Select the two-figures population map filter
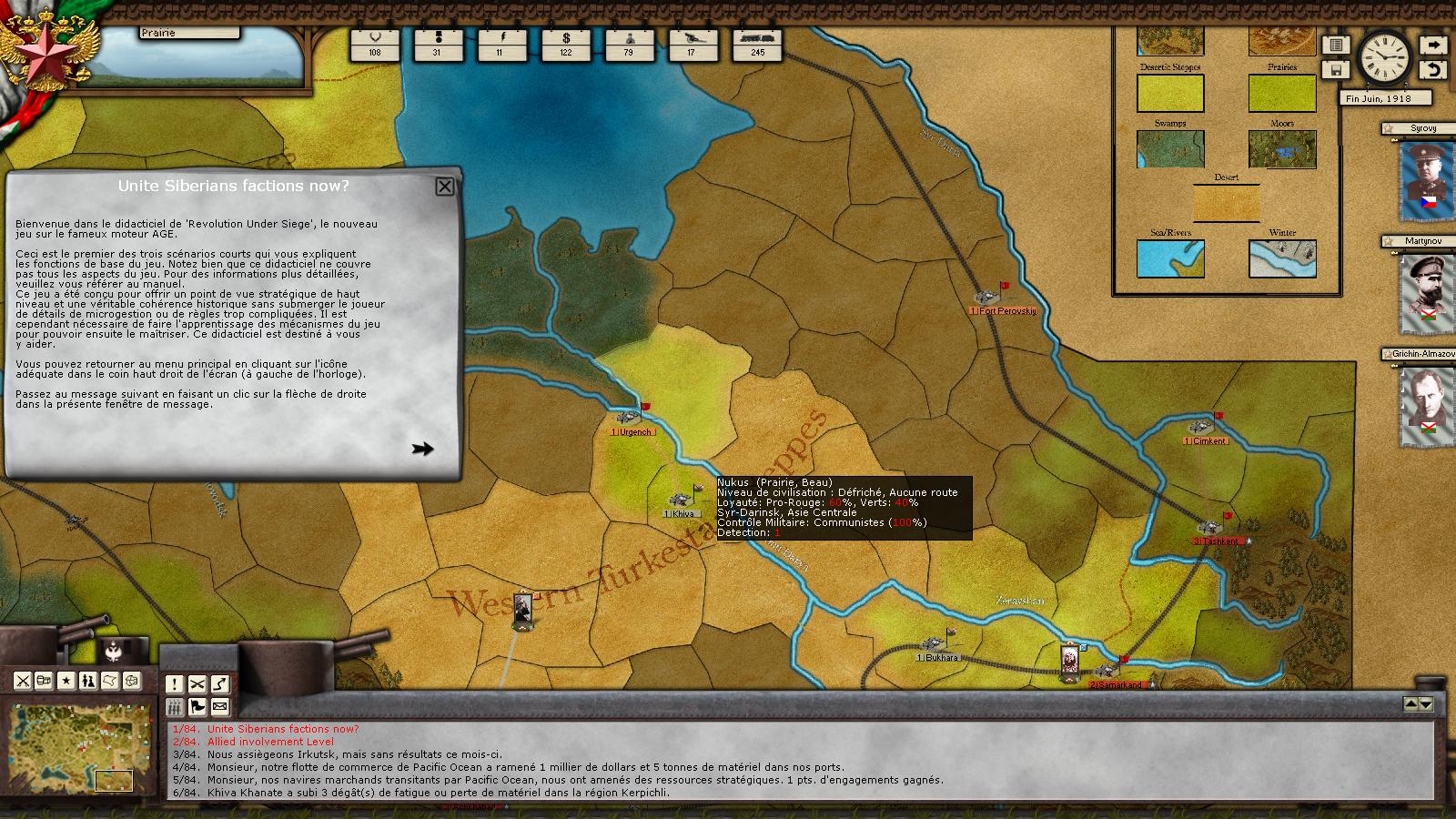1456x819 pixels. [88, 681]
